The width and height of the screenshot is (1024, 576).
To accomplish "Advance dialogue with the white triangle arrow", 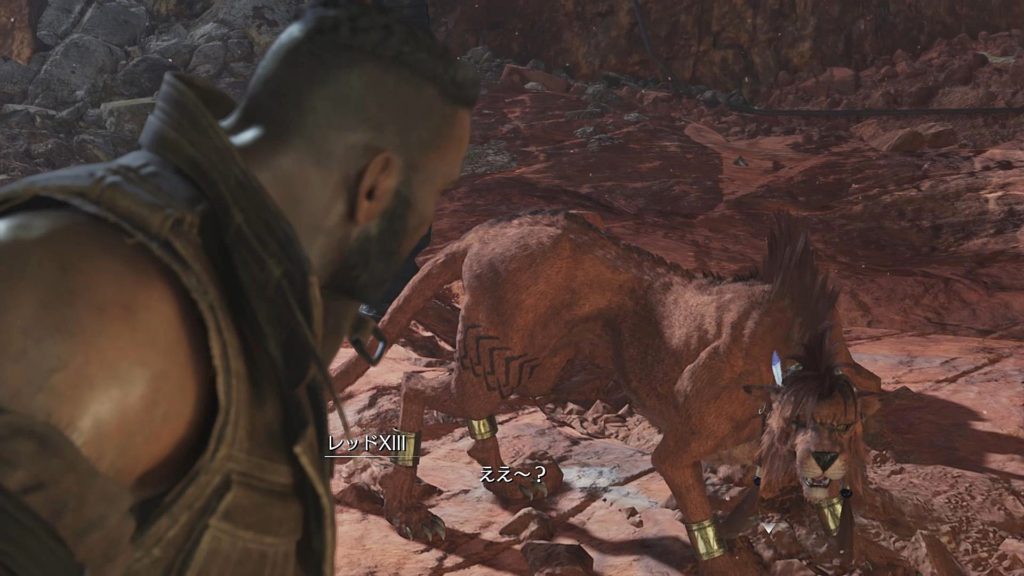I will point(767,525).
